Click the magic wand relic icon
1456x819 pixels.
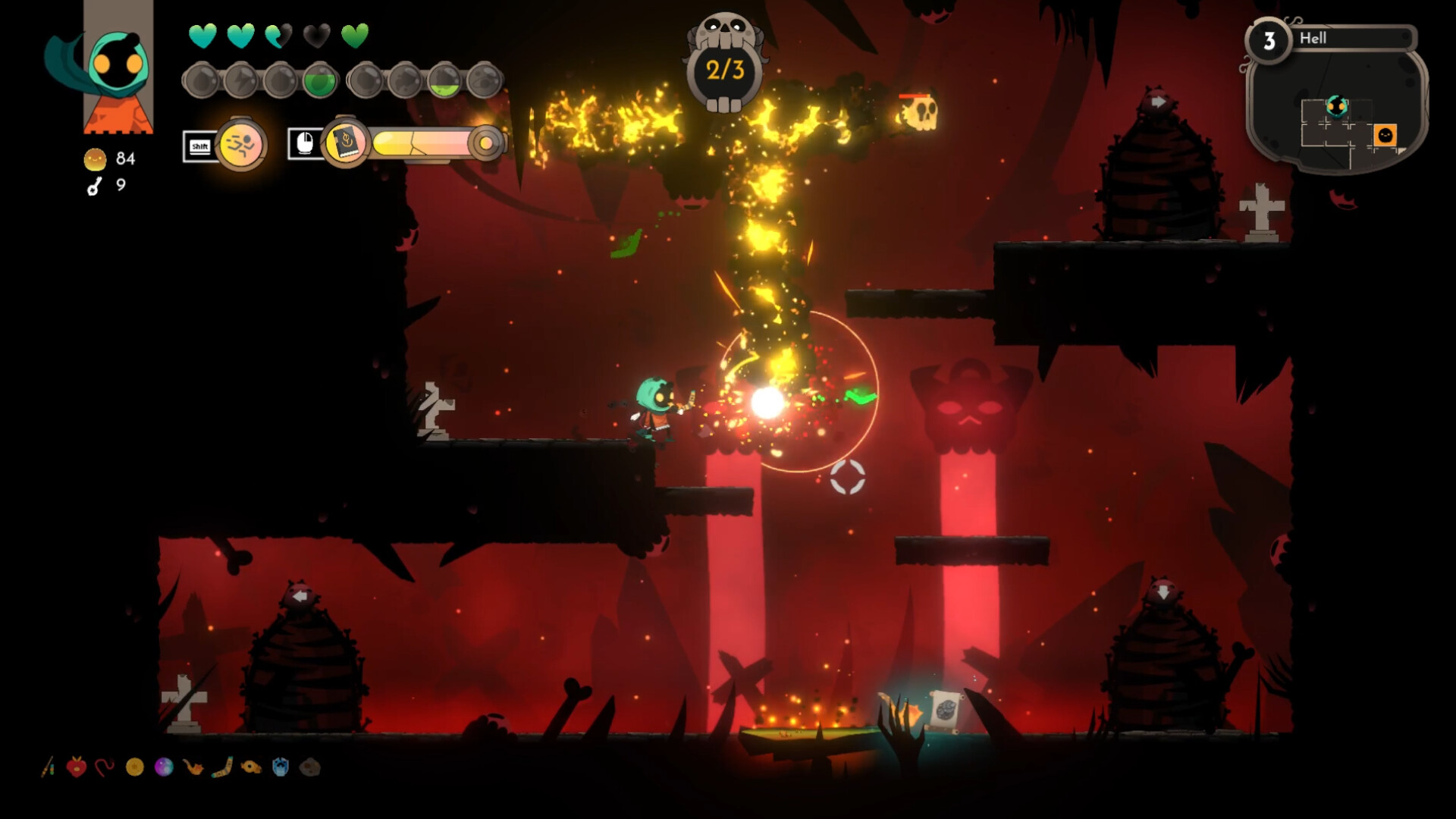(x=49, y=767)
